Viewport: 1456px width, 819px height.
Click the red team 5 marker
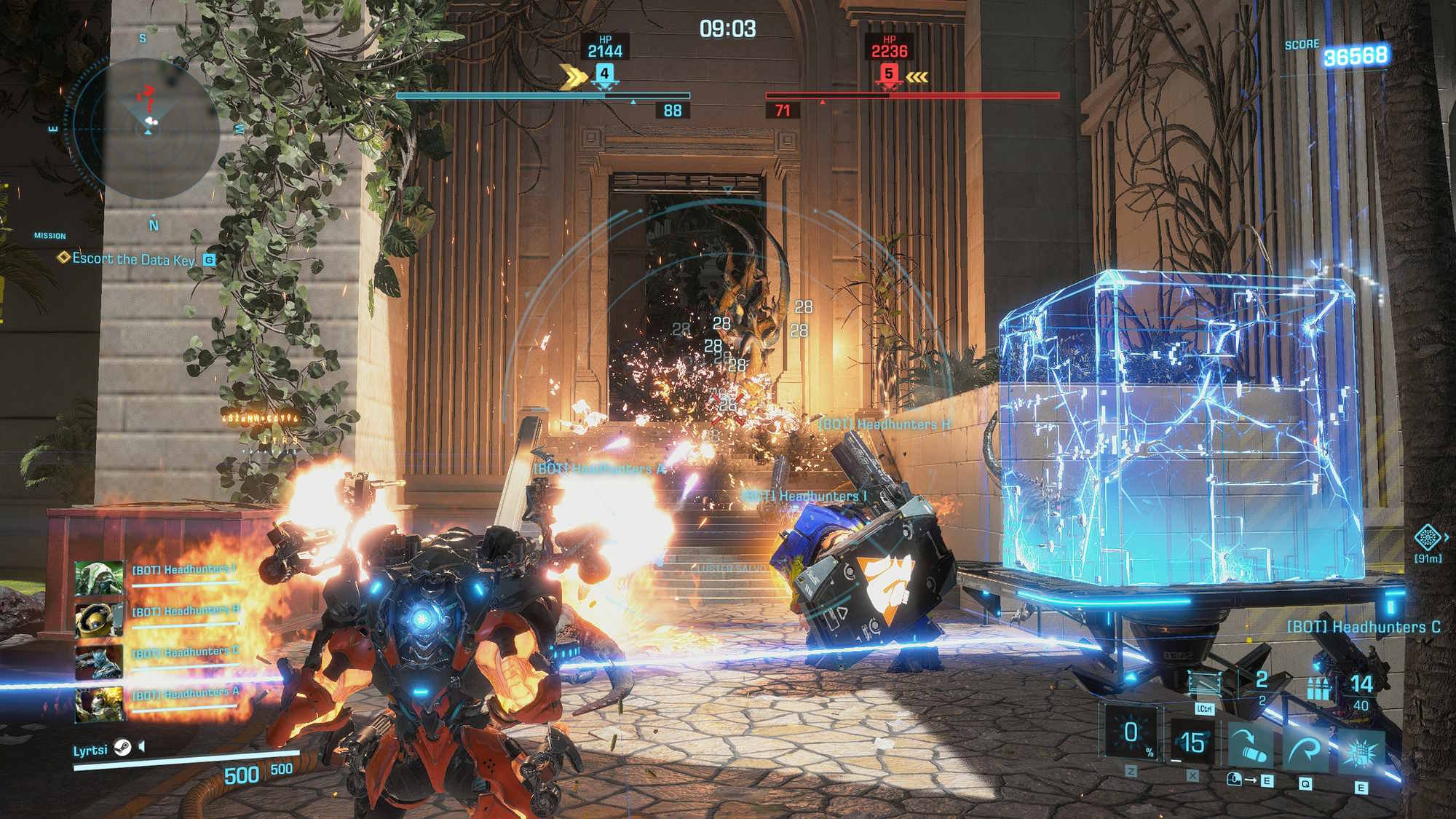pos(888,74)
